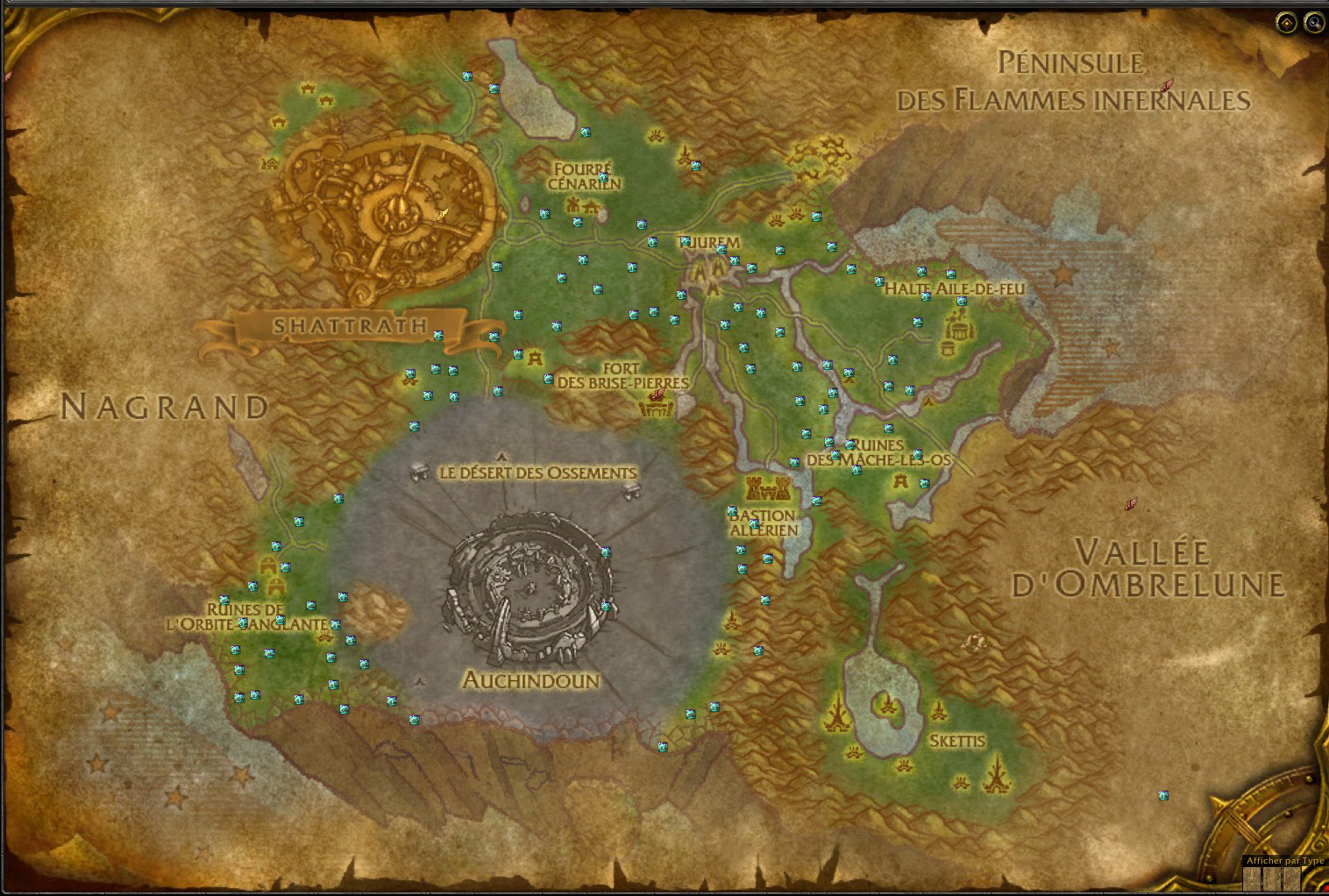
Task: Select the lone gem node near Vallée d'Ombrelune
Action: (1163, 797)
